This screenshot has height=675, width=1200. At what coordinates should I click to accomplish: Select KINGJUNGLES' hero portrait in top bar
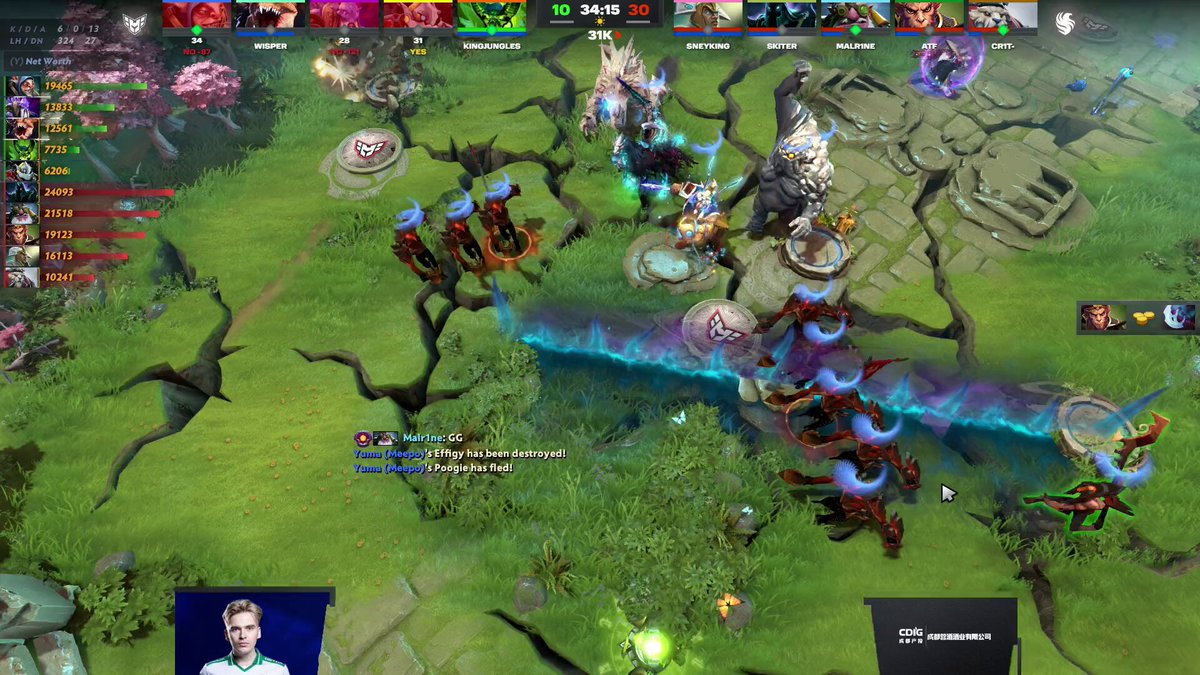click(492, 15)
